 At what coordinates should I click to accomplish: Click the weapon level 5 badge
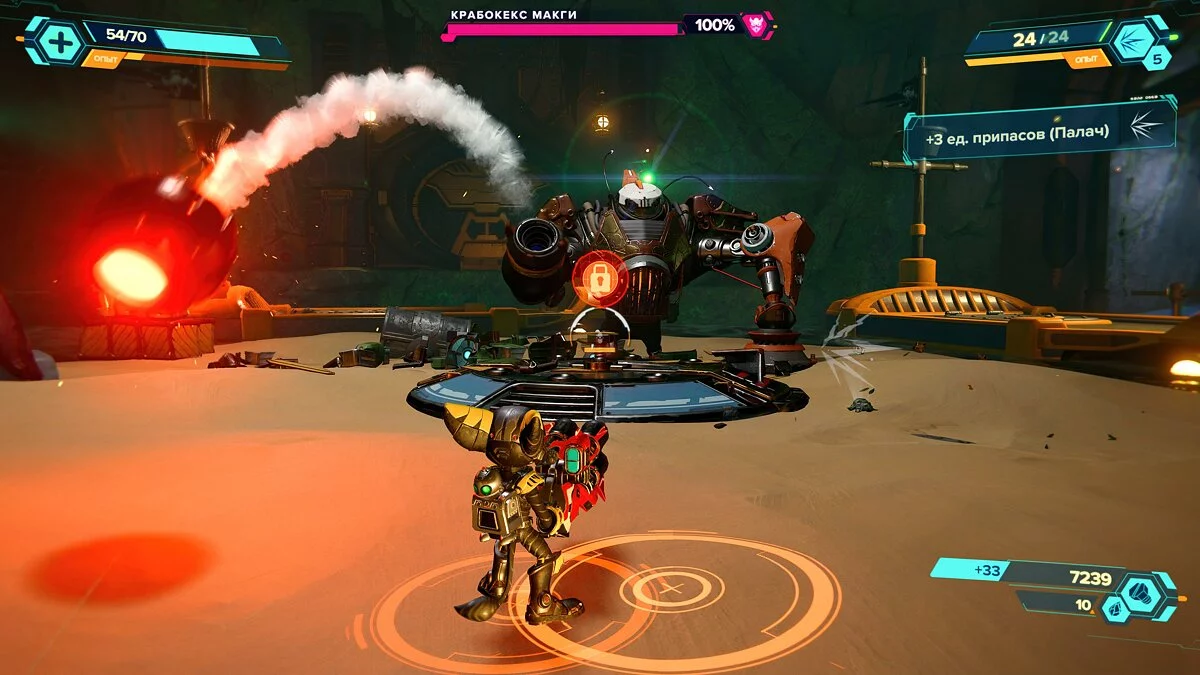(x=1157, y=59)
